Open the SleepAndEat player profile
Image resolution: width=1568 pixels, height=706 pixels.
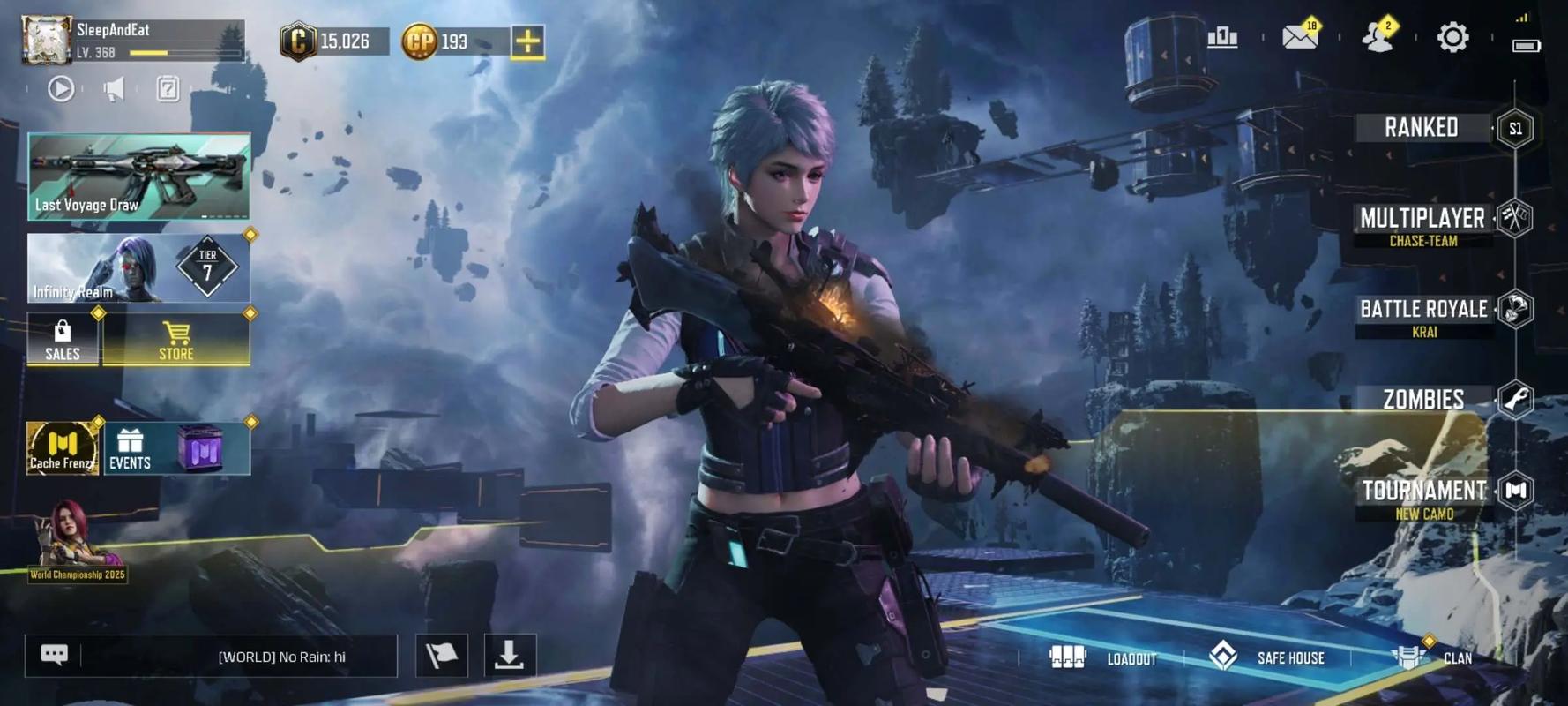[x=48, y=40]
